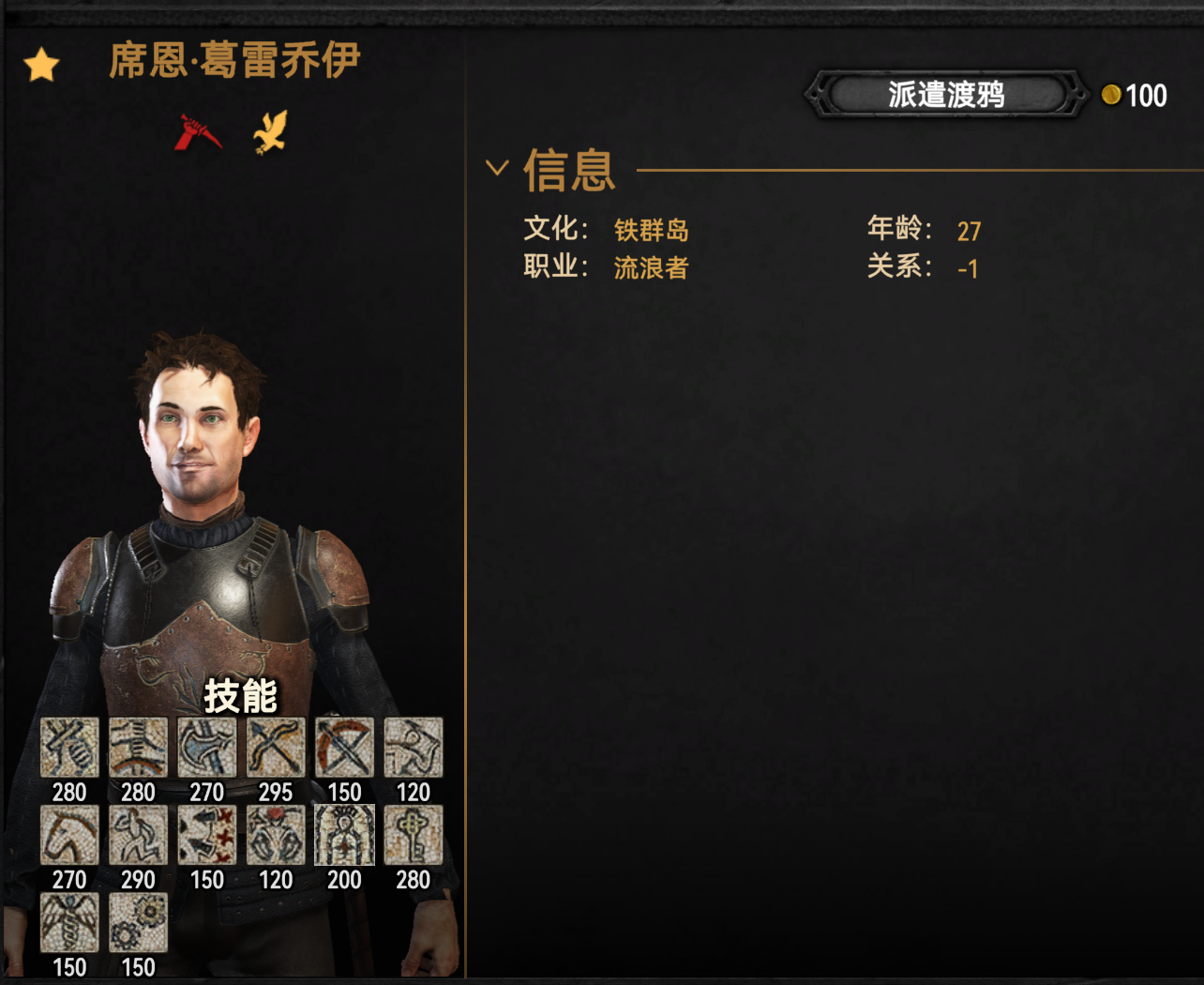The width and height of the screenshot is (1204, 985).
Task: Select the running figure athletics skill icon
Action: [x=138, y=835]
